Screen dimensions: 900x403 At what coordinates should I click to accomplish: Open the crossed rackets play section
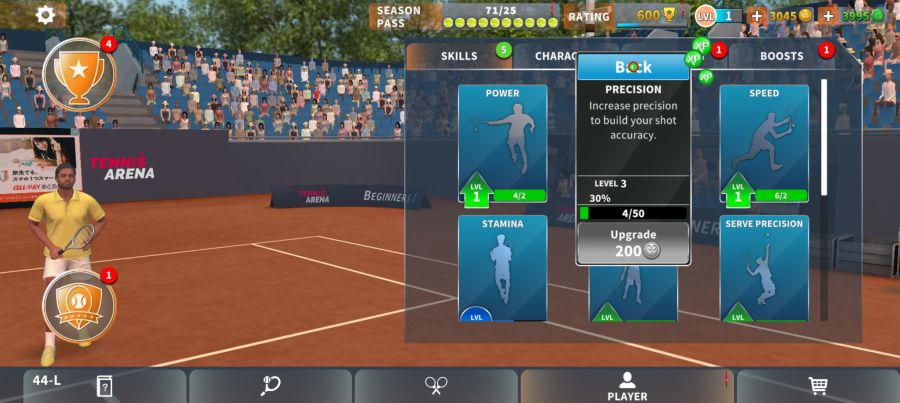point(436,386)
